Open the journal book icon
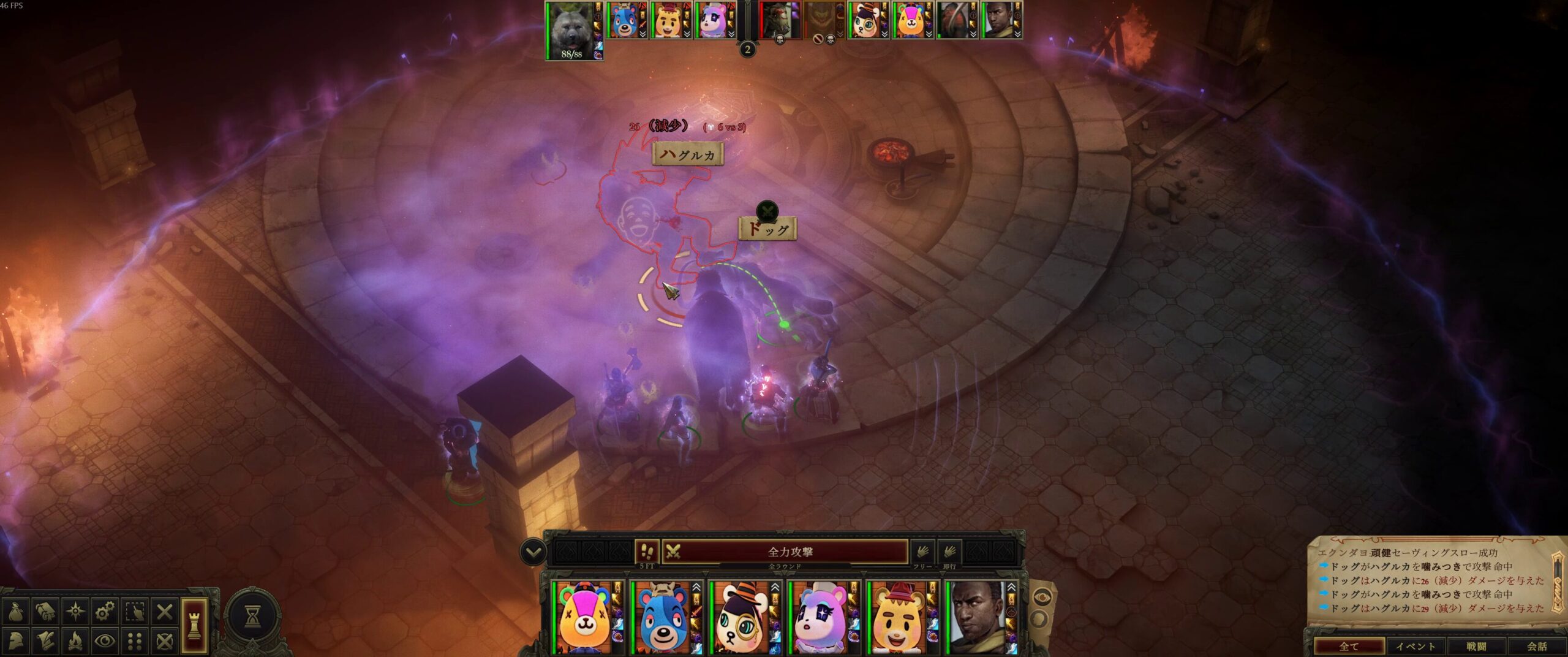 pos(46,611)
